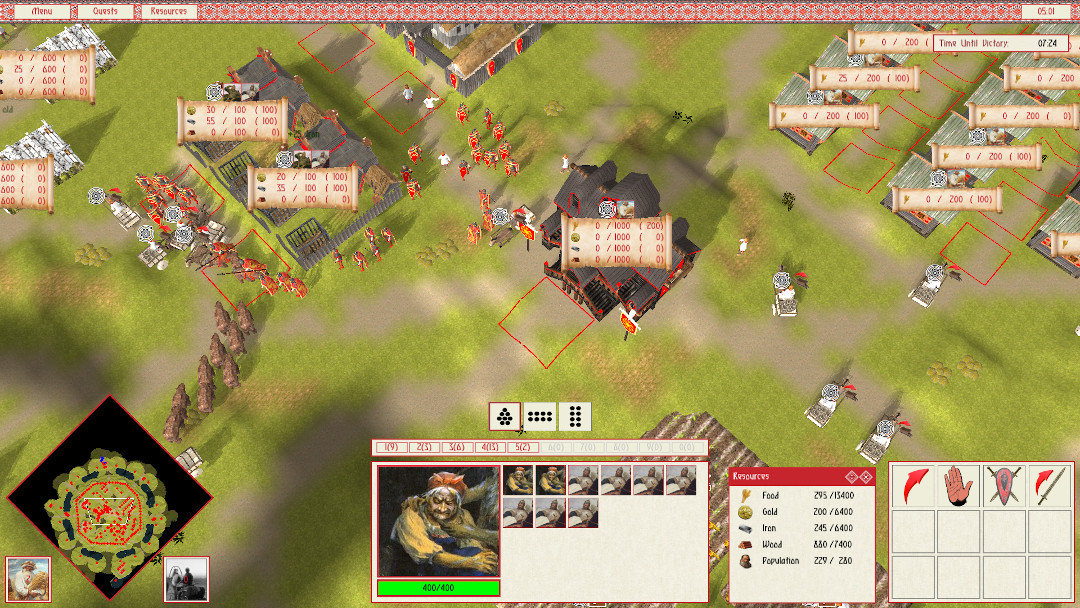Activate the open hand stop command
The height and width of the screenshot is (608, 1080).
click(957, 485)
